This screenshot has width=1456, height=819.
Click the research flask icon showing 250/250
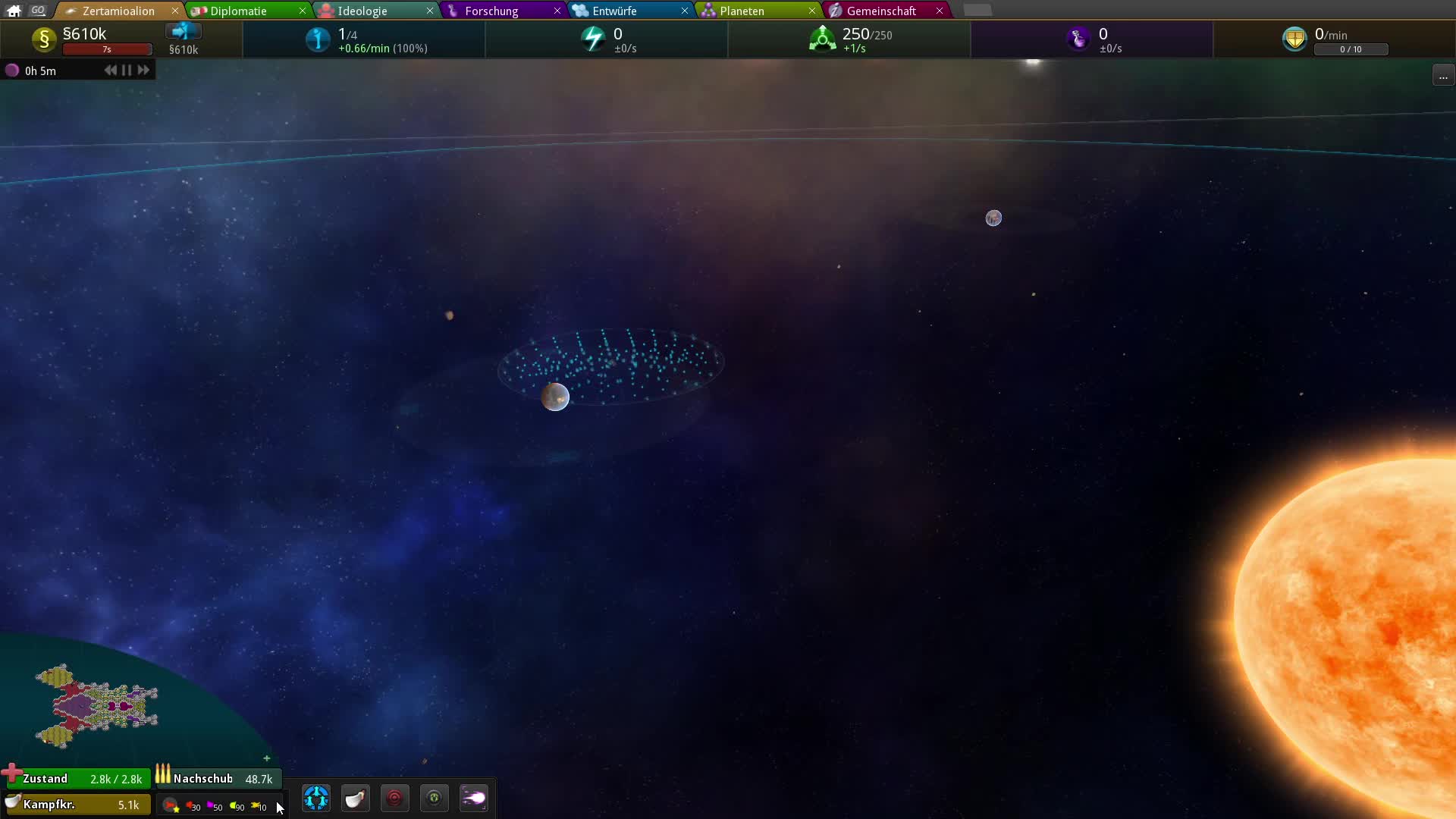click(x=823, y=39)
